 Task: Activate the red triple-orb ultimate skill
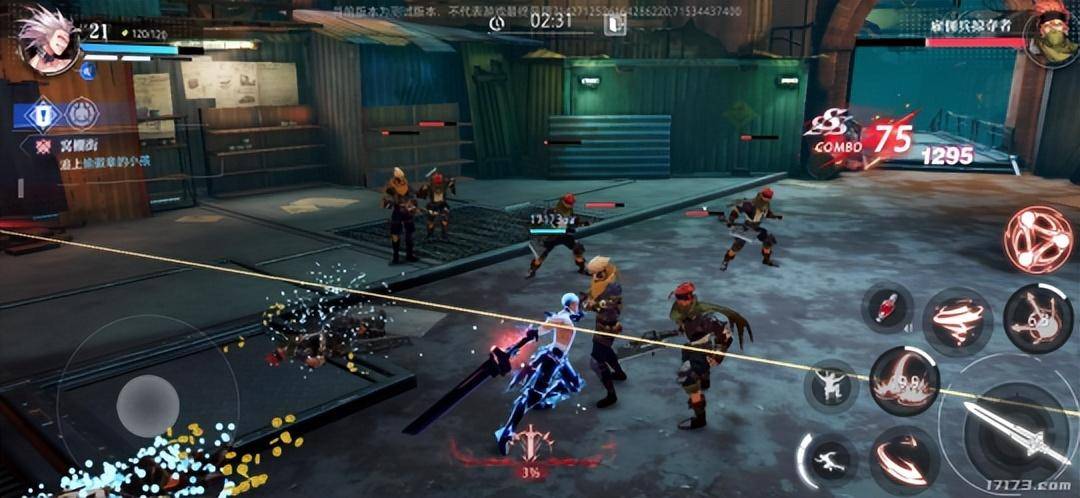tap(1038, 239)
